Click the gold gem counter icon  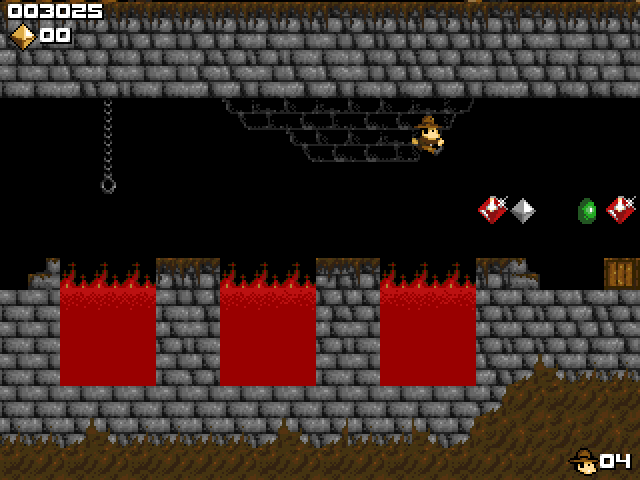click(22, 36)
